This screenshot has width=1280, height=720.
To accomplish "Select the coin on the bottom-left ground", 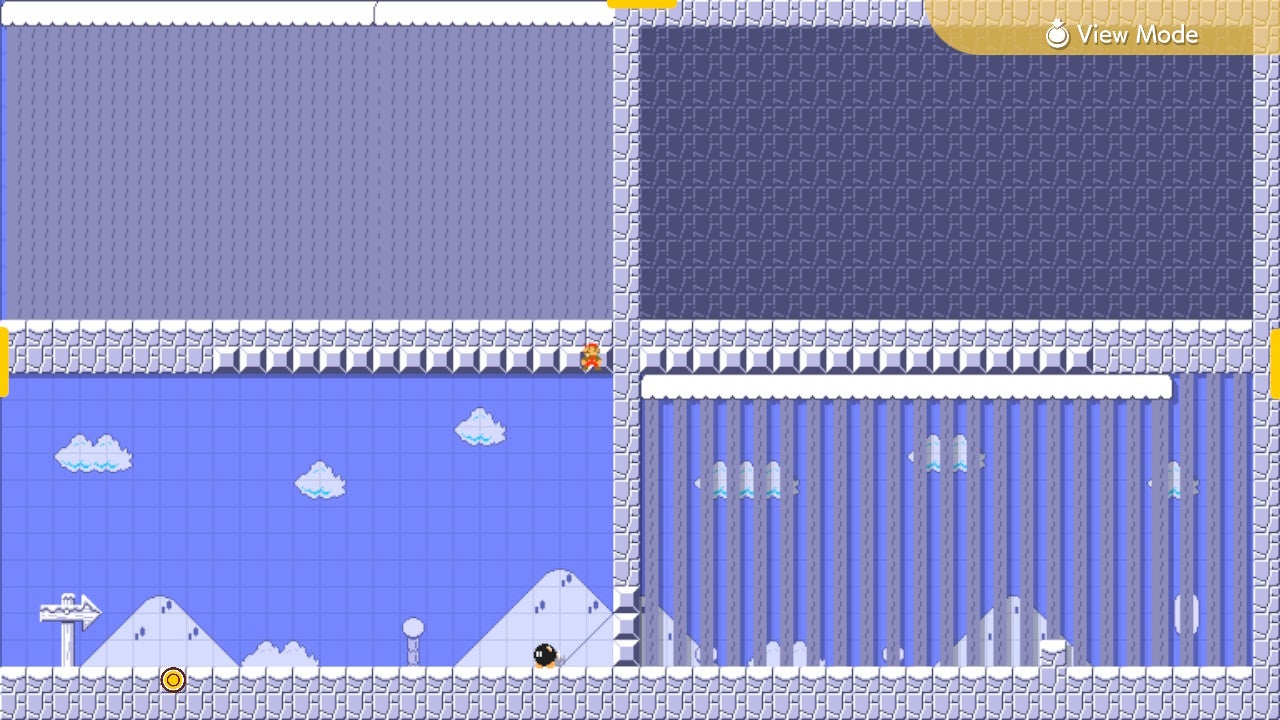I will click(173, 679).
